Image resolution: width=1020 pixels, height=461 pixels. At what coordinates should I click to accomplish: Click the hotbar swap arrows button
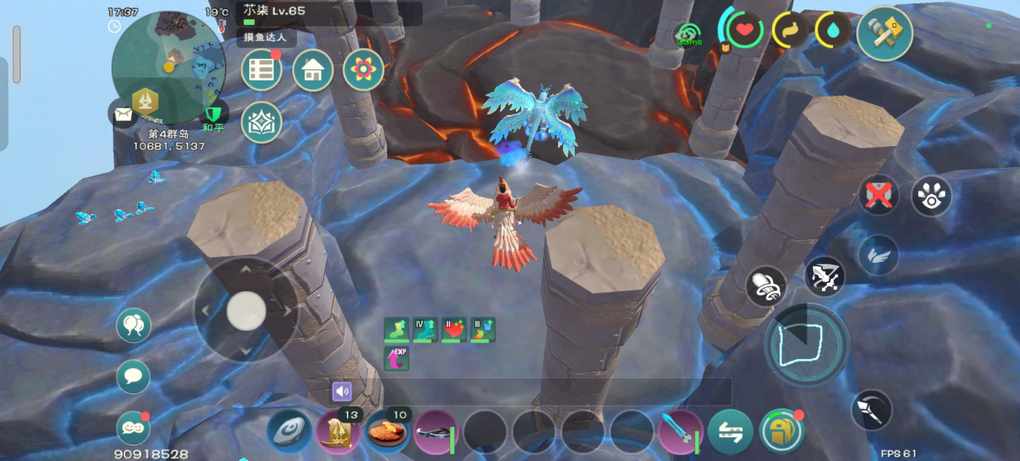click(x=730, y=432)
